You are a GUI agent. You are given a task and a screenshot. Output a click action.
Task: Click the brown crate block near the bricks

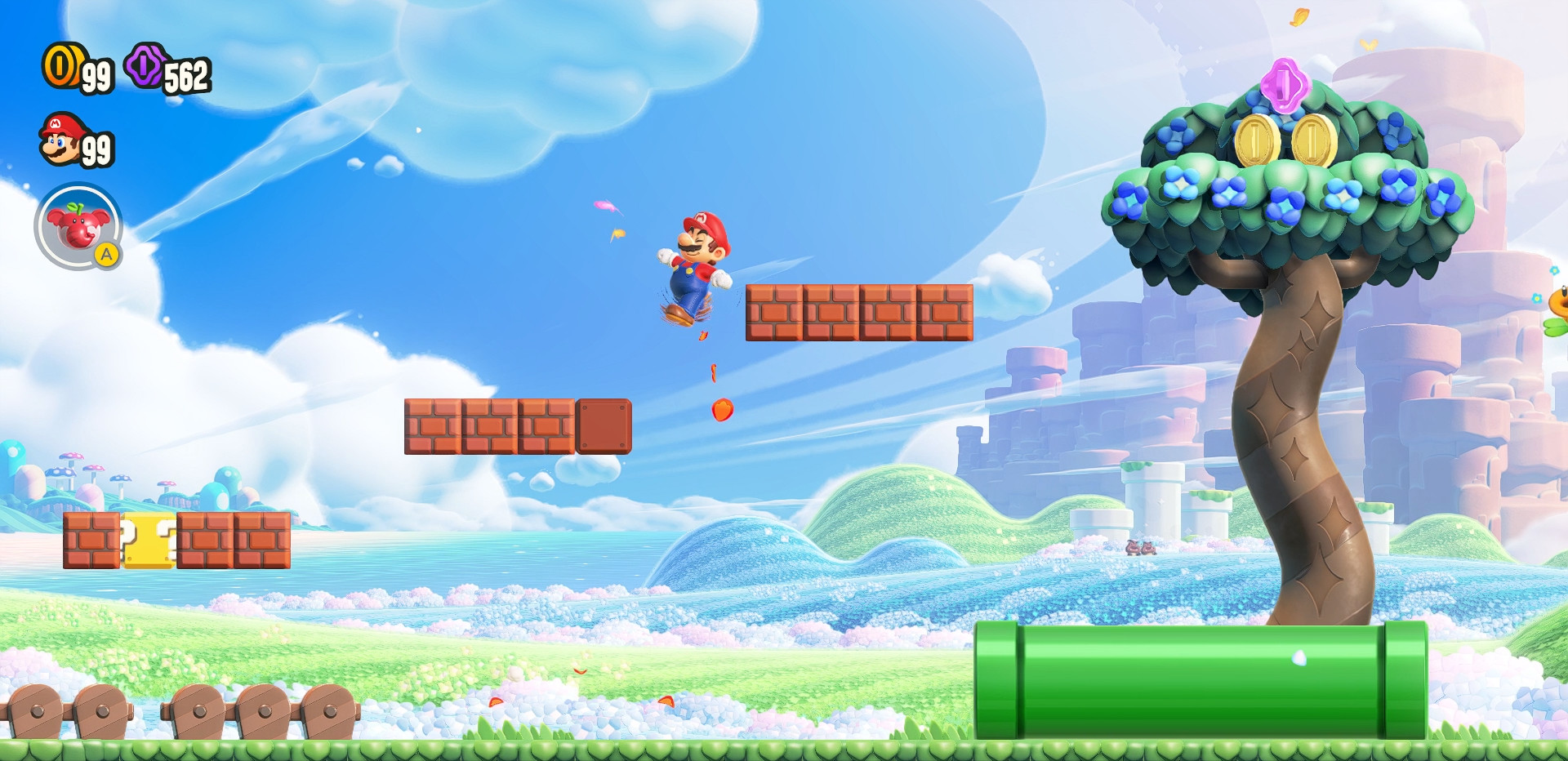[x=604, y=425]
